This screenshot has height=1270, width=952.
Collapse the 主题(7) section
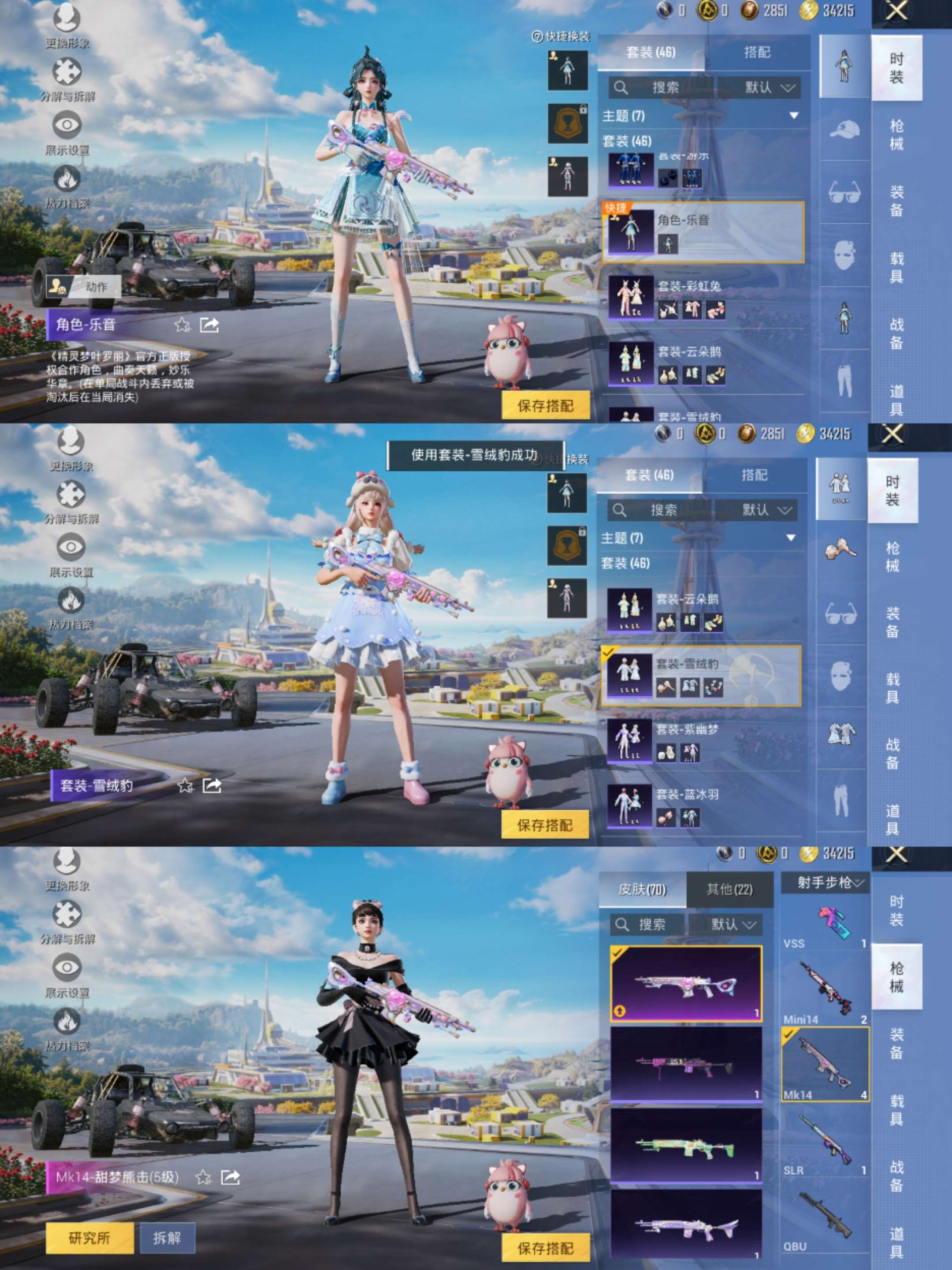tap(794, 115)
